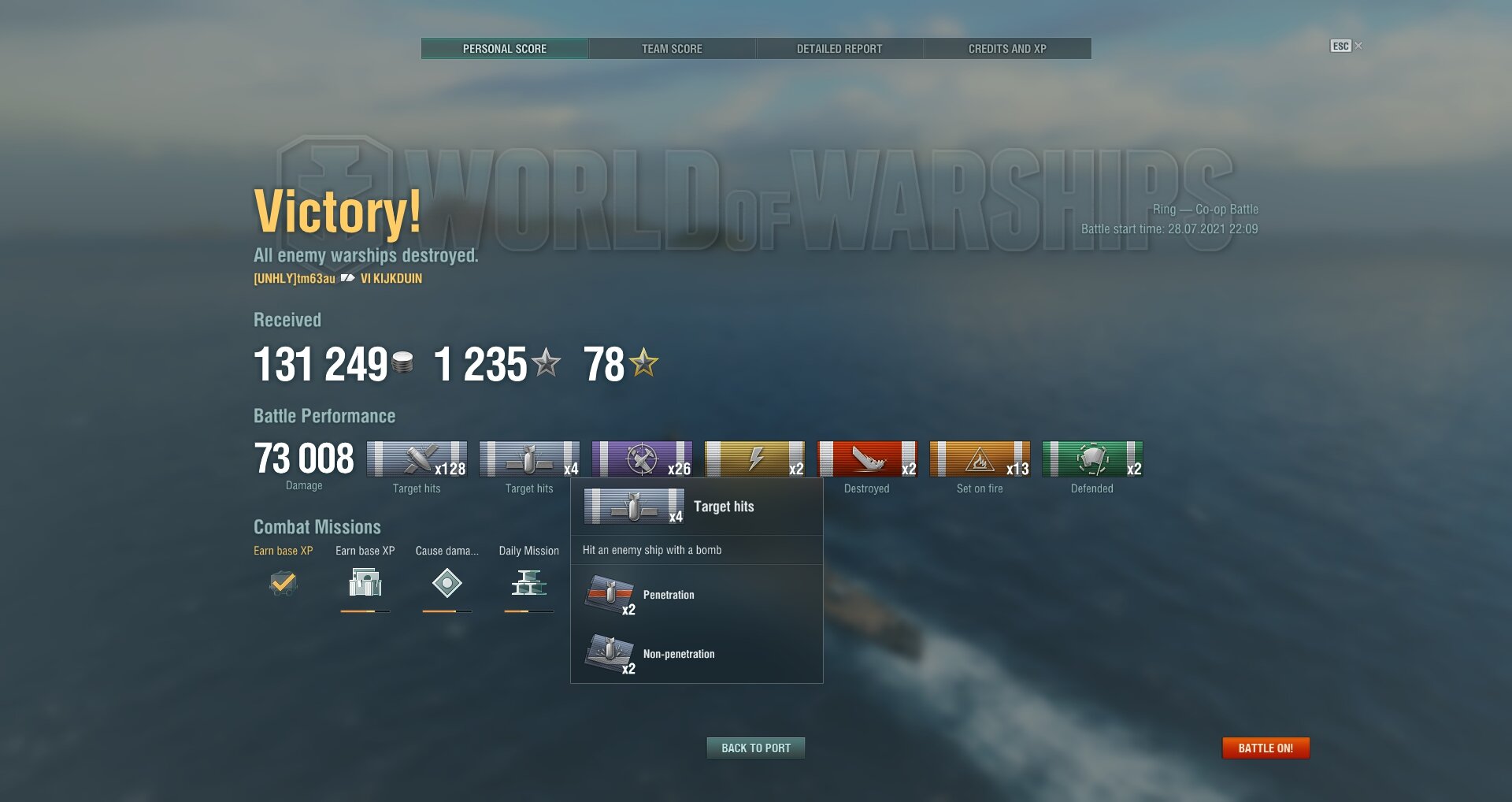The height and width of the screenshot is (802, 1512).
Task: Click the x128 shell Target hits ribbon
Action: 417,459
